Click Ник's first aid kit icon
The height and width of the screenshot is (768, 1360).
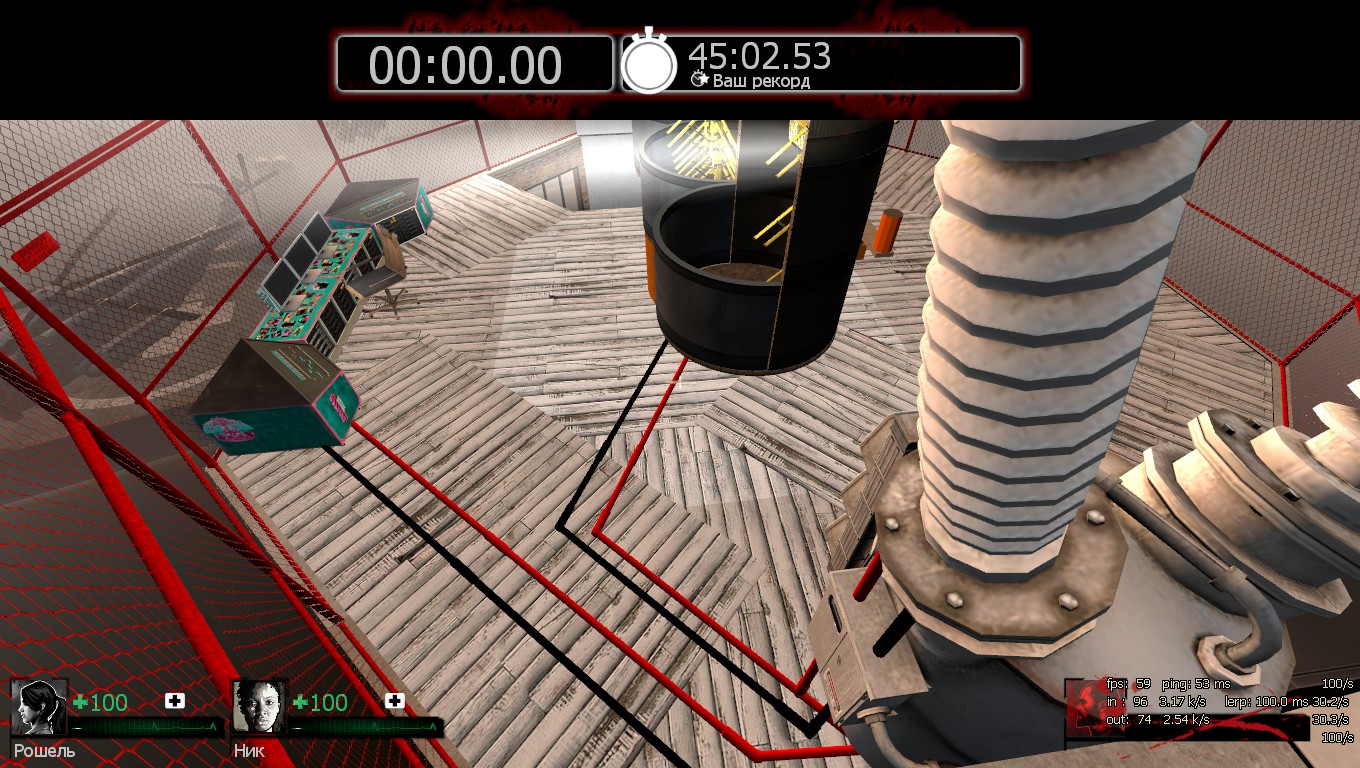394,701
